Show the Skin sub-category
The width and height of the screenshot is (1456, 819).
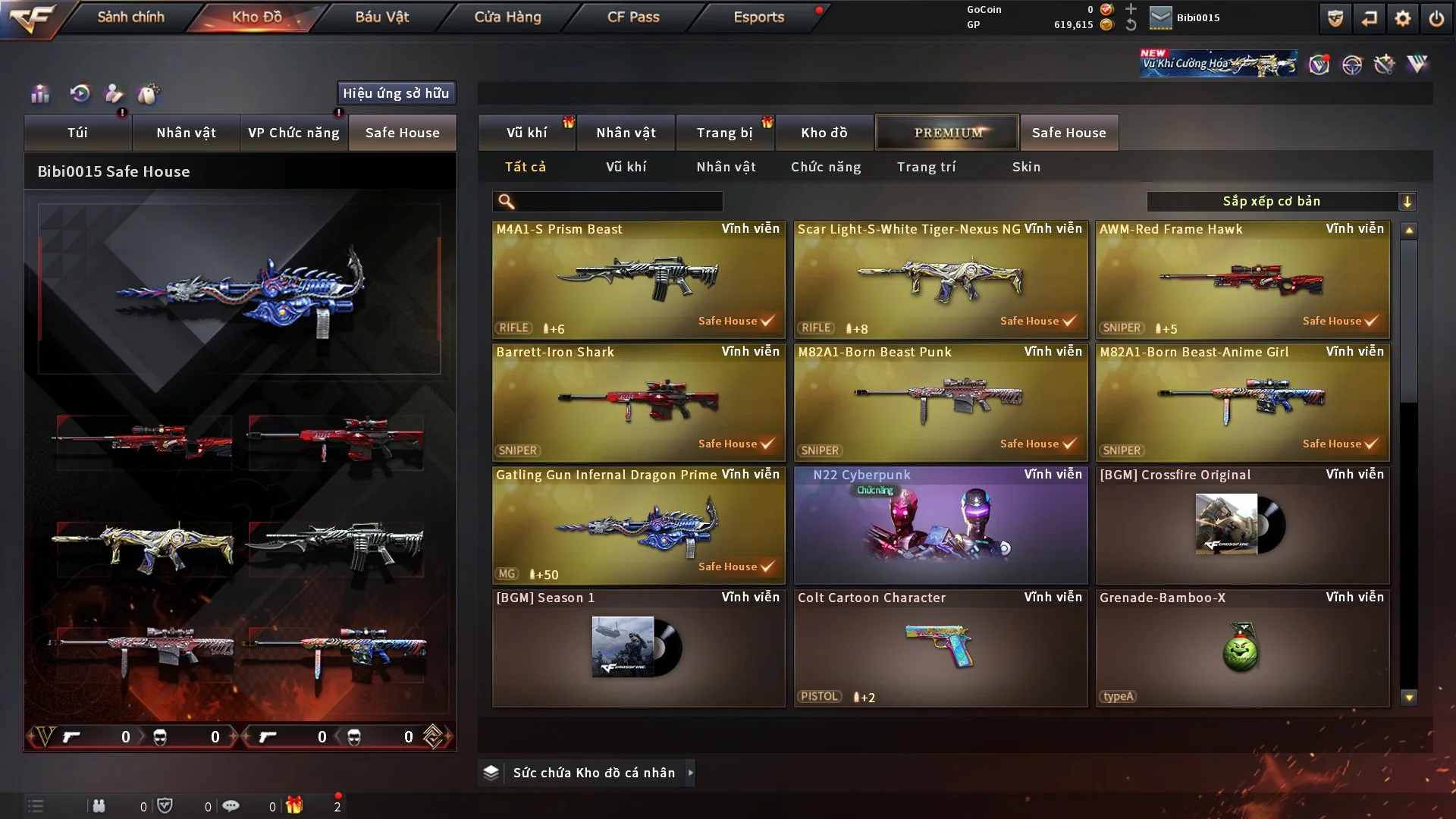(x=1026, y=167)
